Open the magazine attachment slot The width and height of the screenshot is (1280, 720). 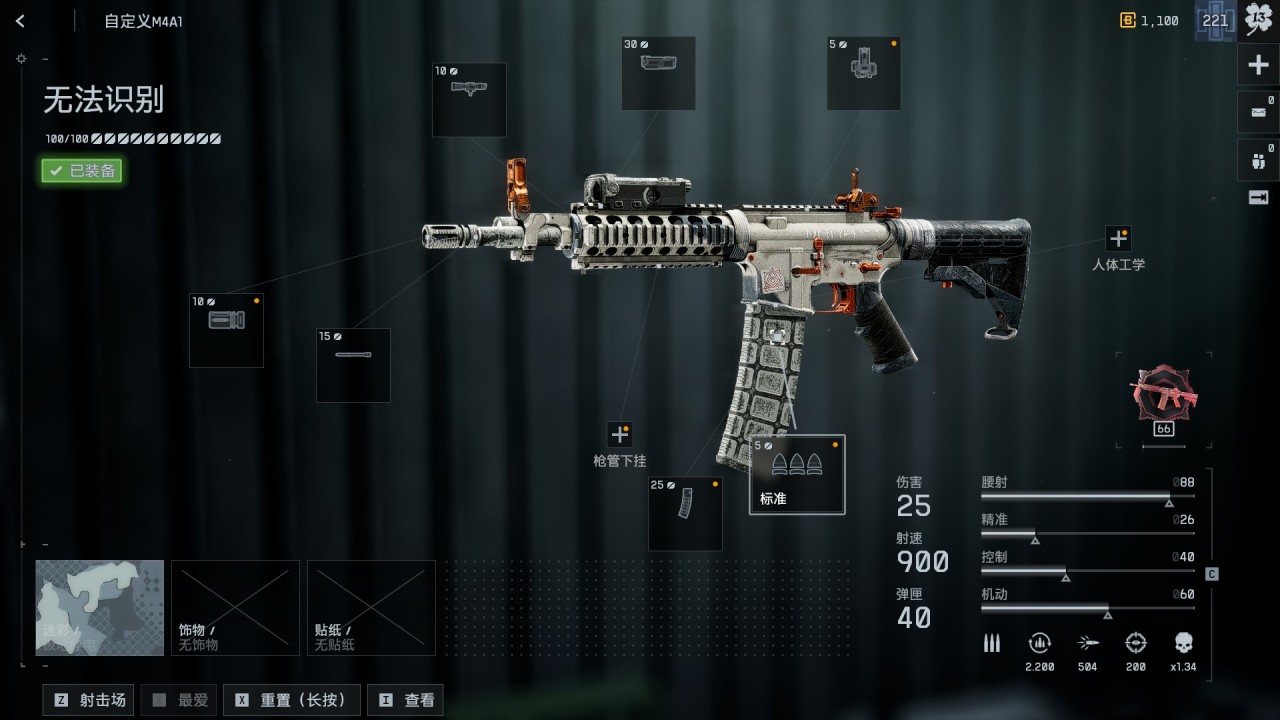pyautogui.click(x=685, y=514)
